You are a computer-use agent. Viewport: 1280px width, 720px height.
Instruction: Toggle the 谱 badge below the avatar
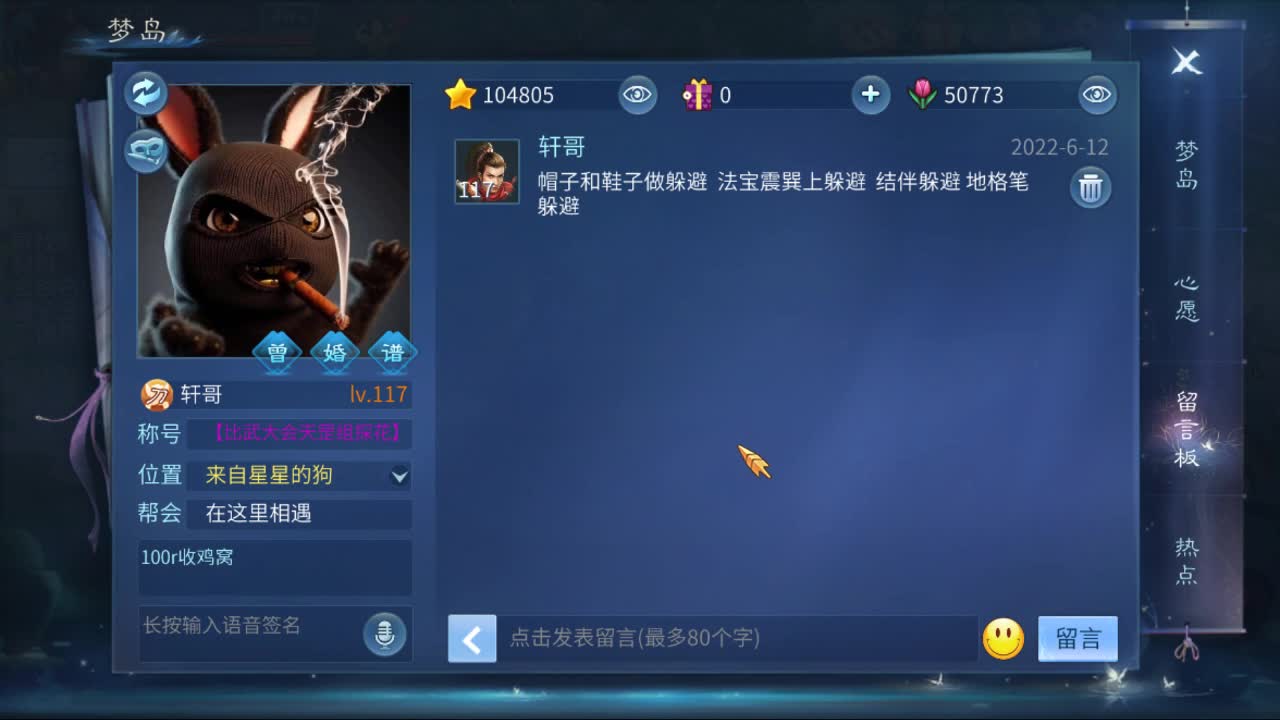(x=392, y=352)
